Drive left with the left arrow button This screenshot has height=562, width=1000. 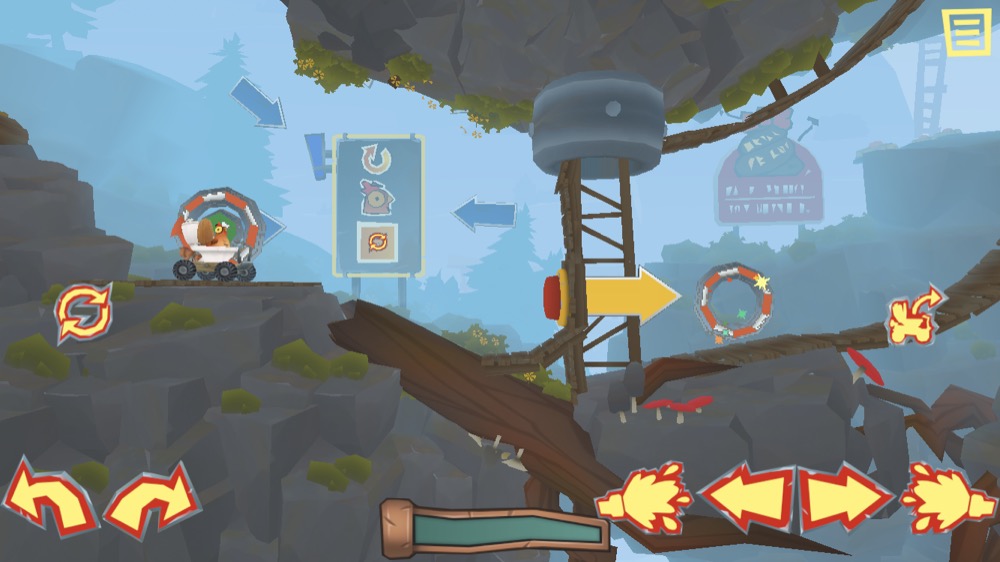click(x=745, y=498)
